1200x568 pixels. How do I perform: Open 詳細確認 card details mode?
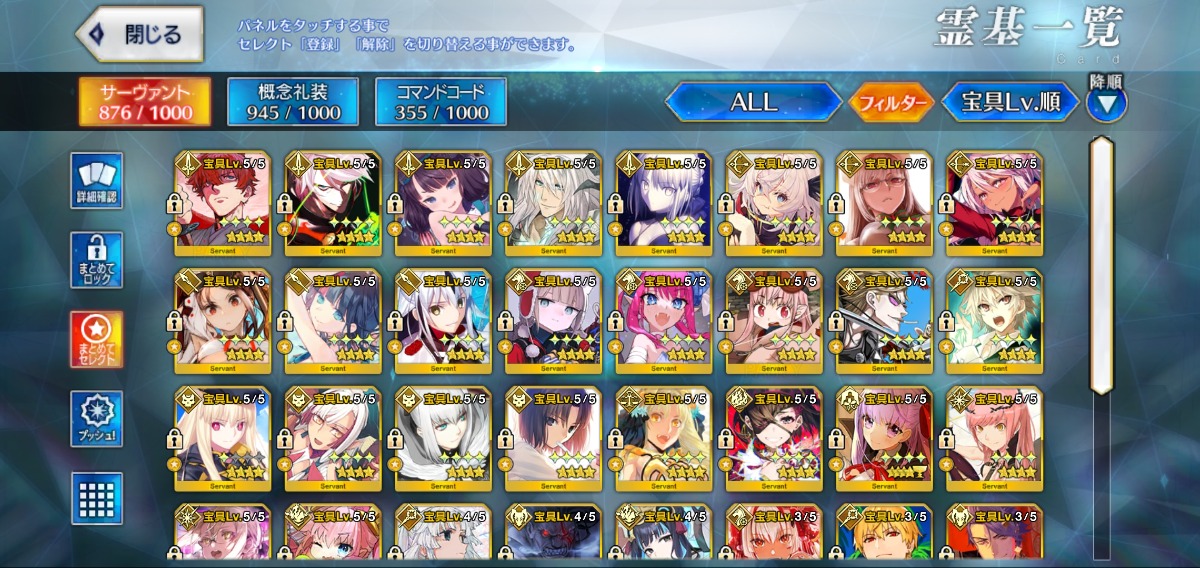click(x=97, y=181)
